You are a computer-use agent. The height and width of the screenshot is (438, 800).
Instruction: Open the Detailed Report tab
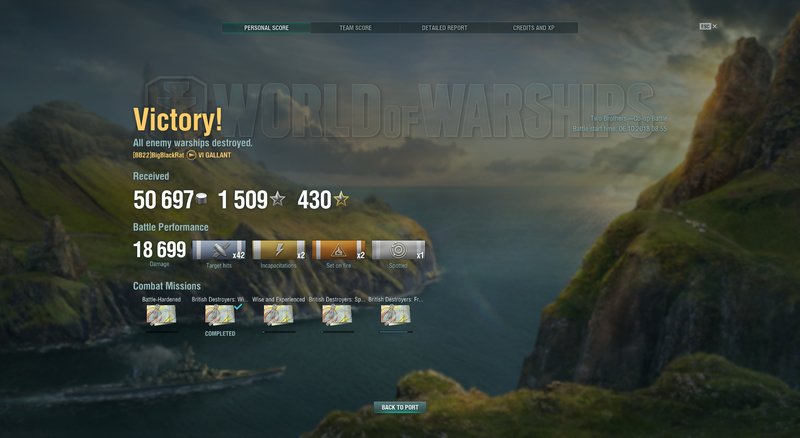pyautogui.click(x=444, y=28)
